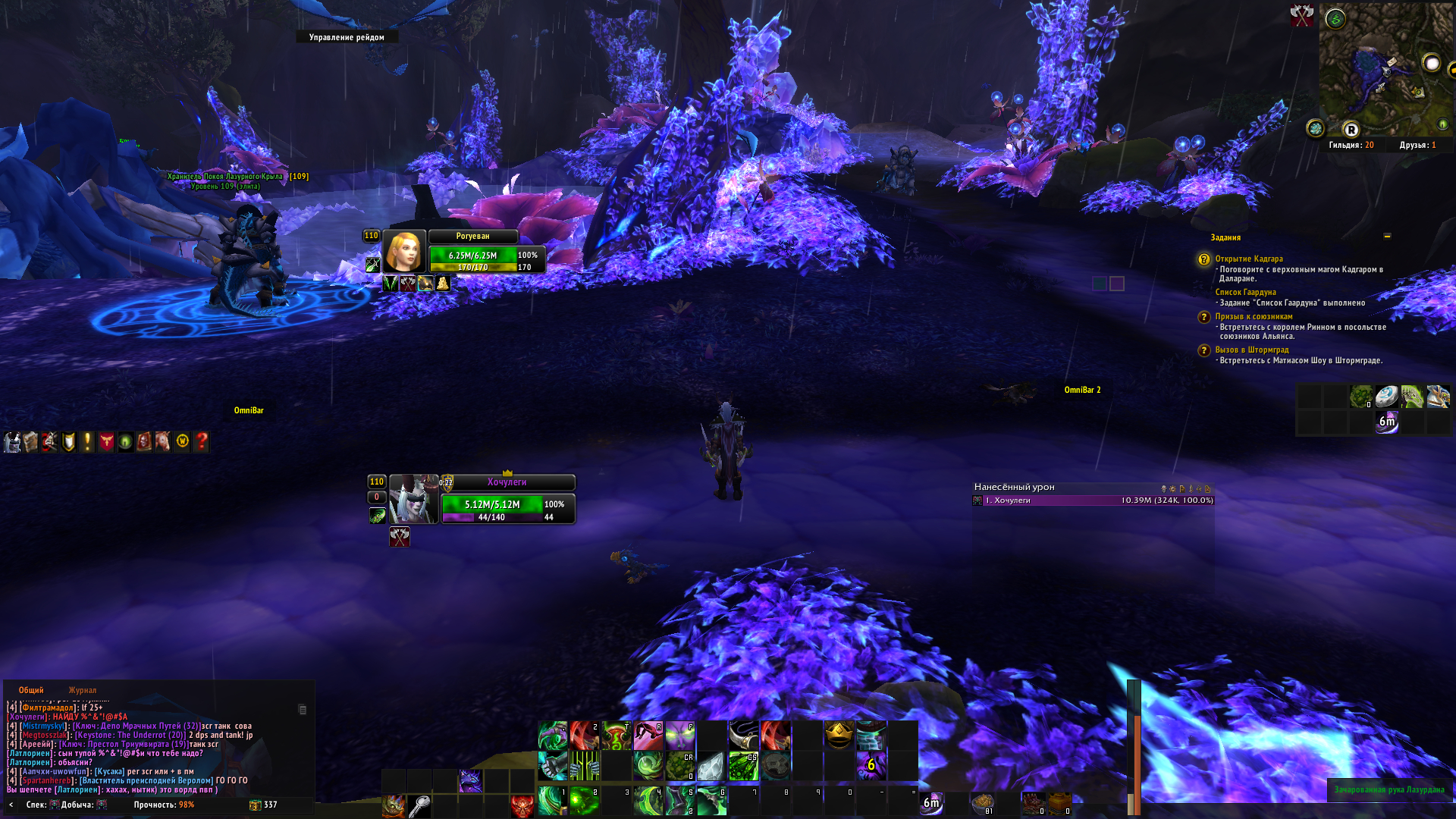Activate the green prison bars ability

[584, 766]
